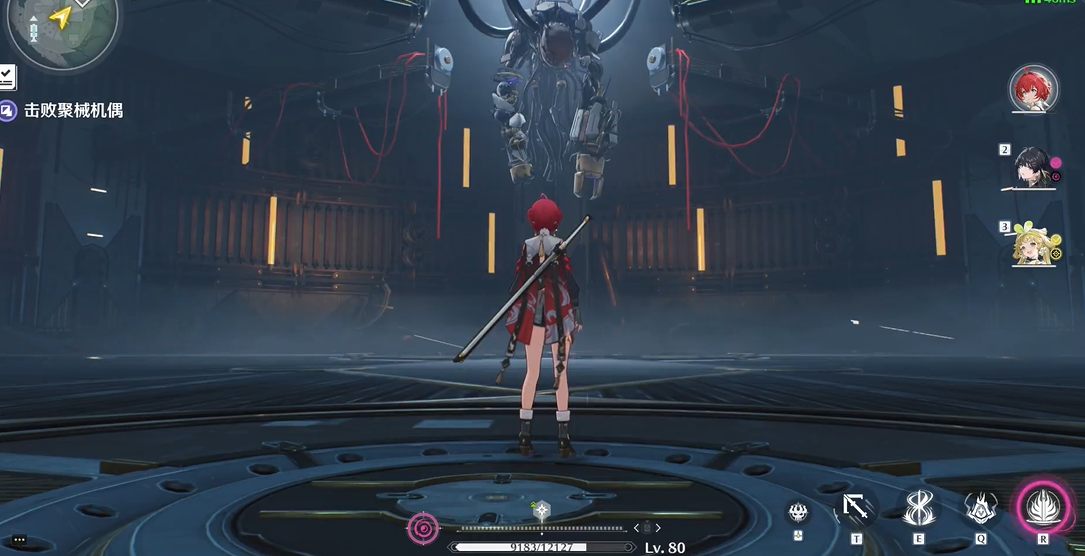Open the quest checklist icon
Screen dimensions: 1085x556
[x=7, y=76]
